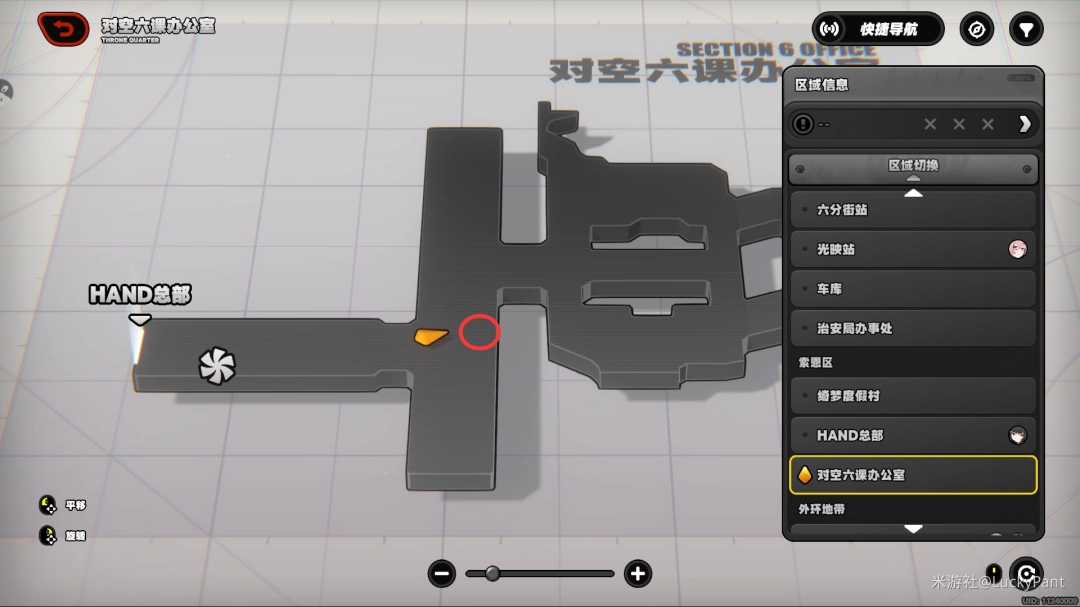Open 快捷导航 quick navigation
Viewport: 1080px width, 607px height.
click(877, 29)
